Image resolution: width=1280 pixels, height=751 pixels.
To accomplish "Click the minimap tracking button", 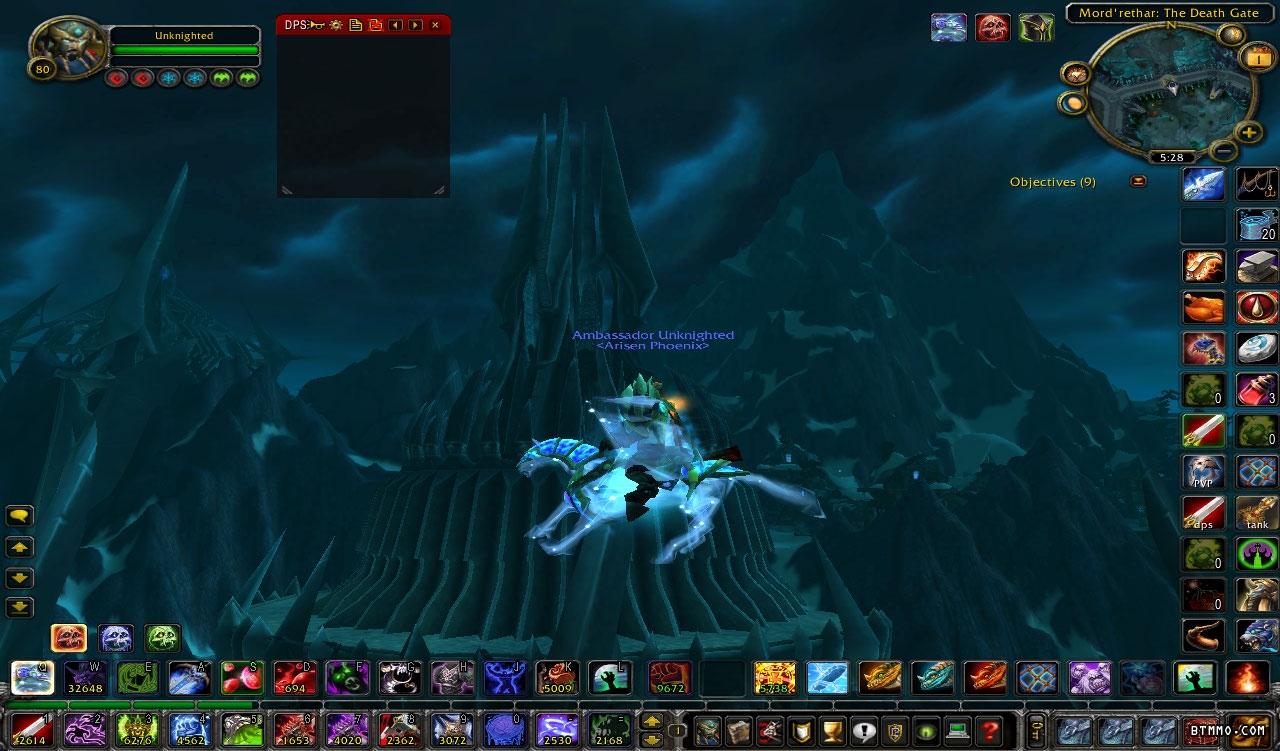I will tap(1076, 73).
